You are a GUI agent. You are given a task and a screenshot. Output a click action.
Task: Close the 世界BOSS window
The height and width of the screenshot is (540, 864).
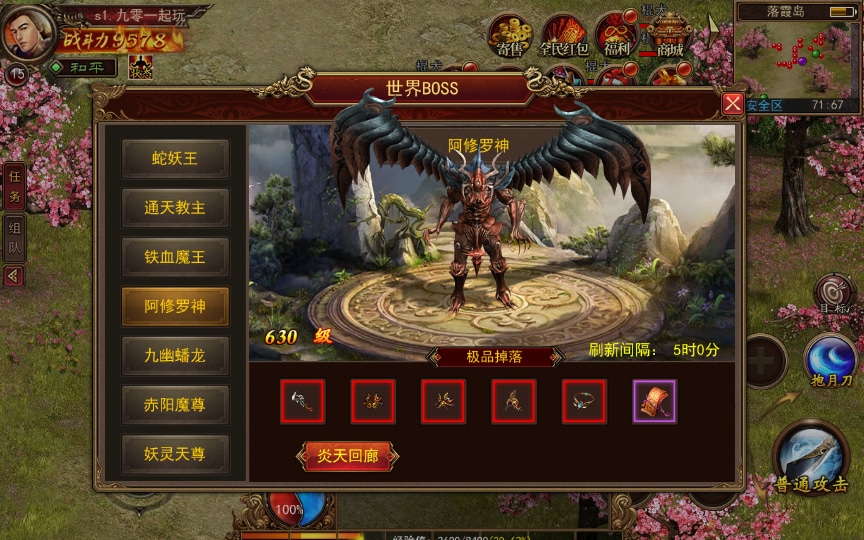click(x=733, y=103)
